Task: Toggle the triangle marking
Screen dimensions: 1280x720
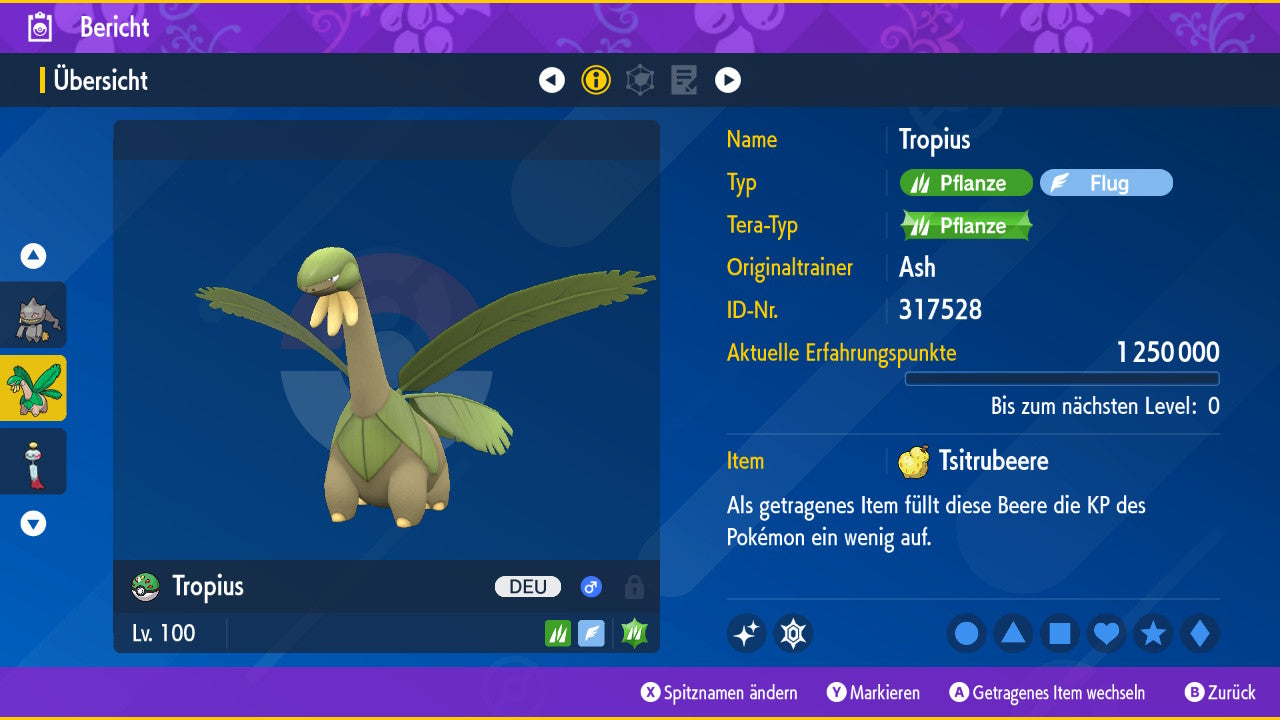Action: coord(1013,634)
